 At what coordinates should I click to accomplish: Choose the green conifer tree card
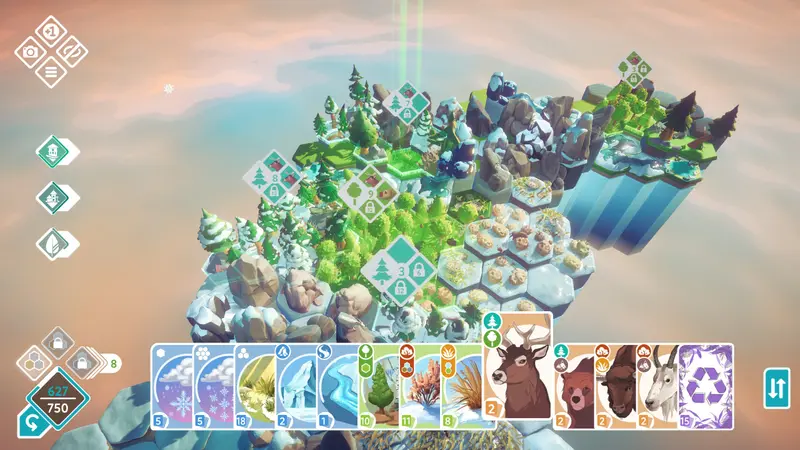click(378, 386)
